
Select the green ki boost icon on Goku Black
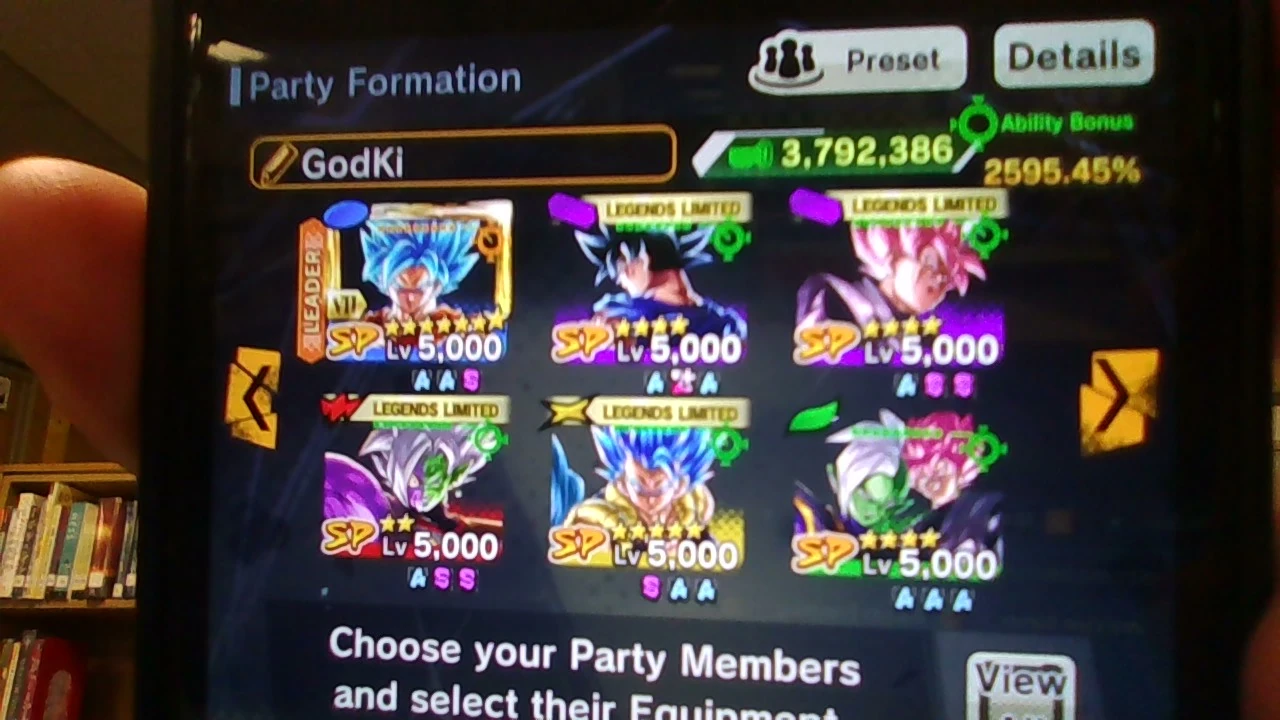986,235
